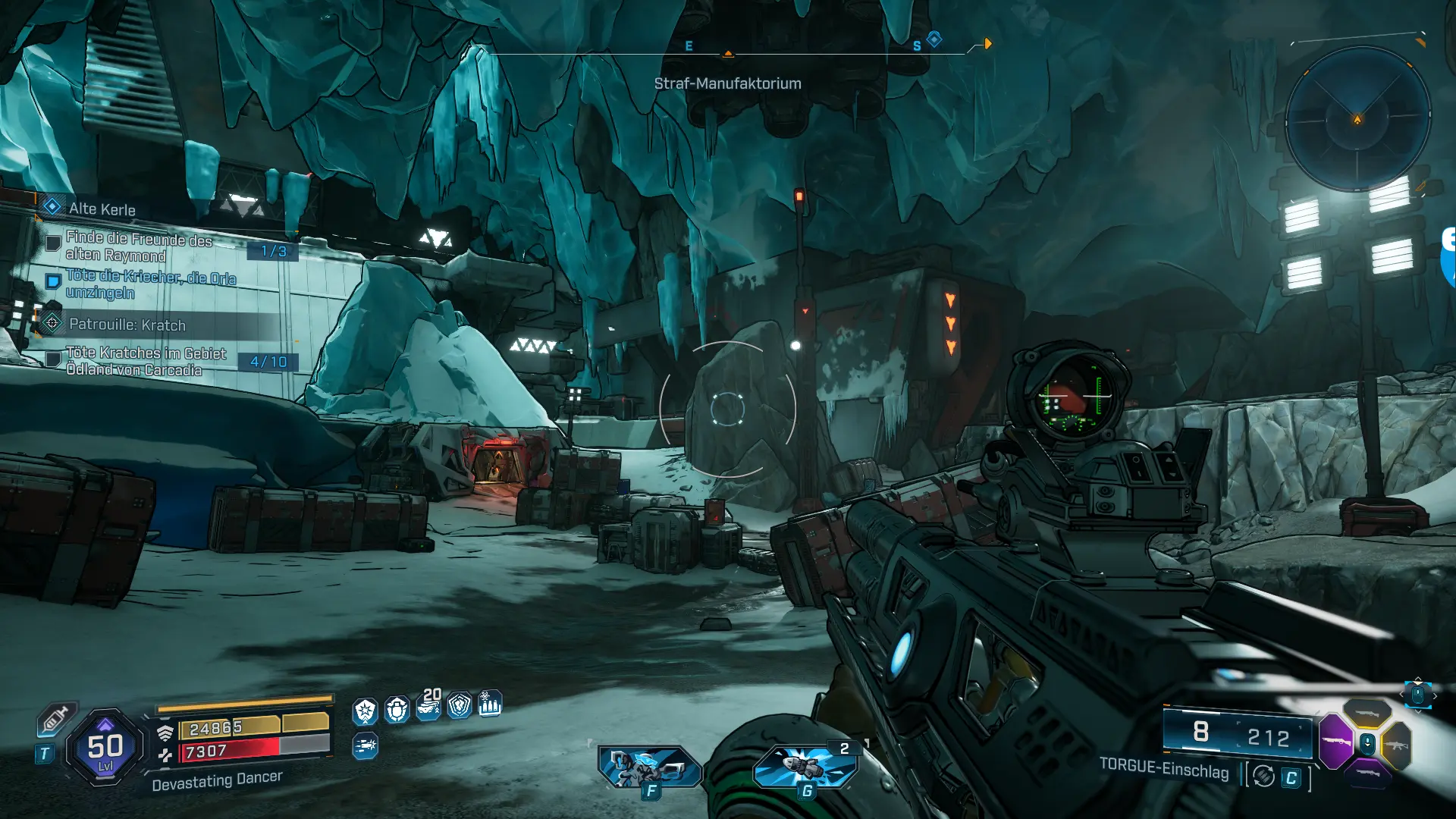Click the turtle shell buff icon

click(397, 710)
